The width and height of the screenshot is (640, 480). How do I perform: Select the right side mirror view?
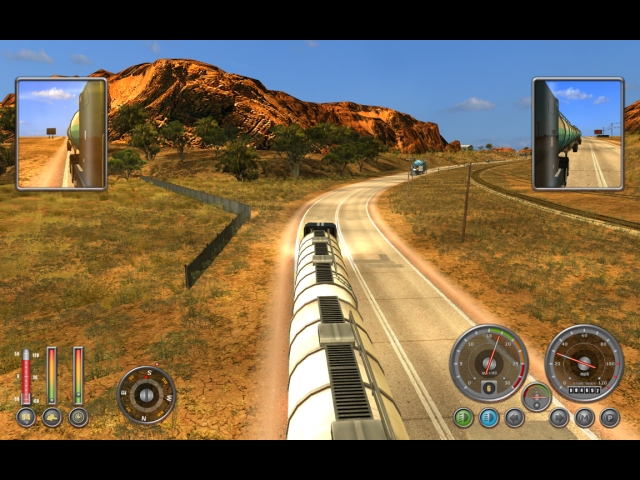coord(578,134)
